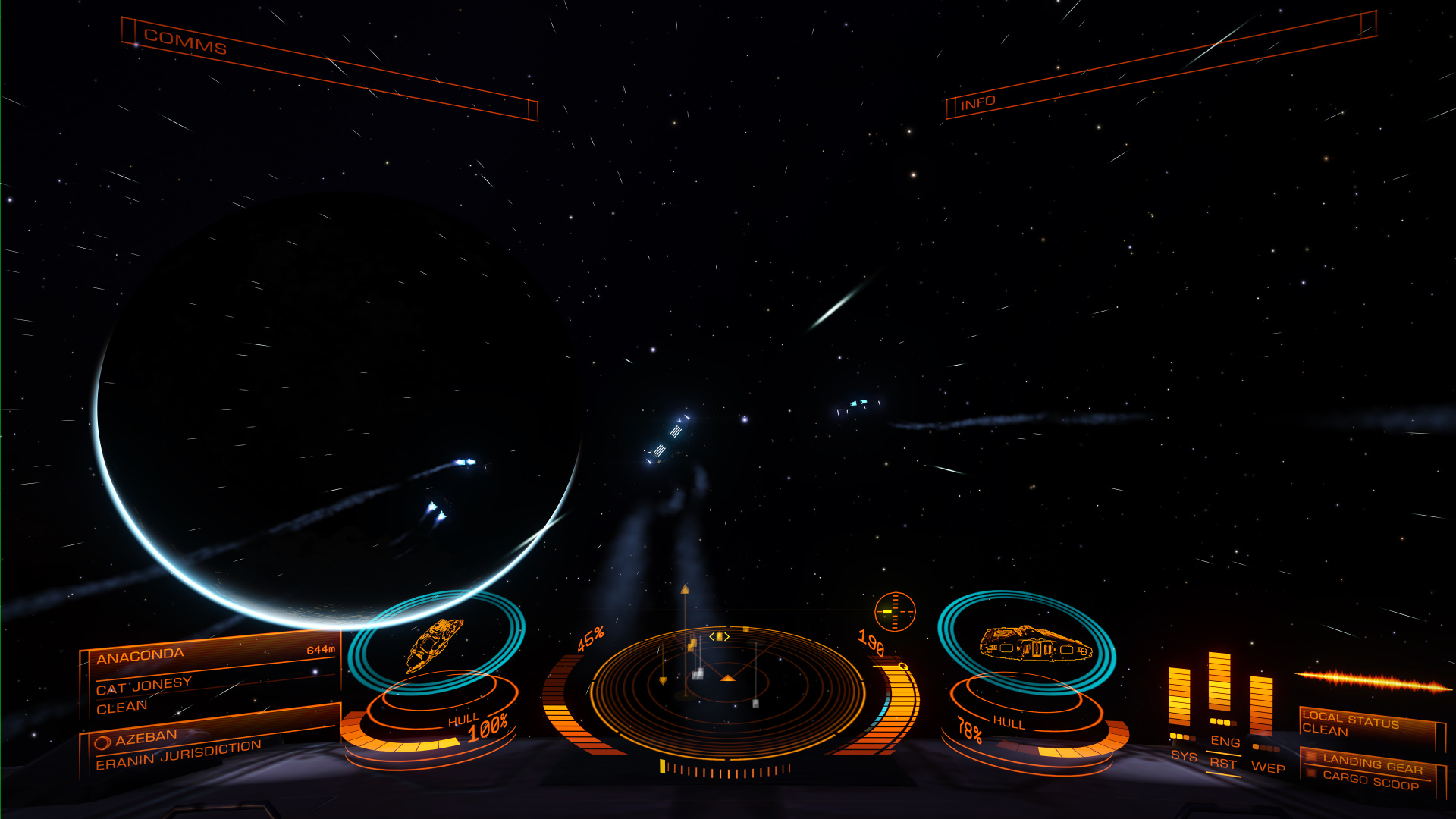1456x819 pixels.
Task: Click the ENG power distributor column
Action: pyautogui.click(x=1219, y=682)
